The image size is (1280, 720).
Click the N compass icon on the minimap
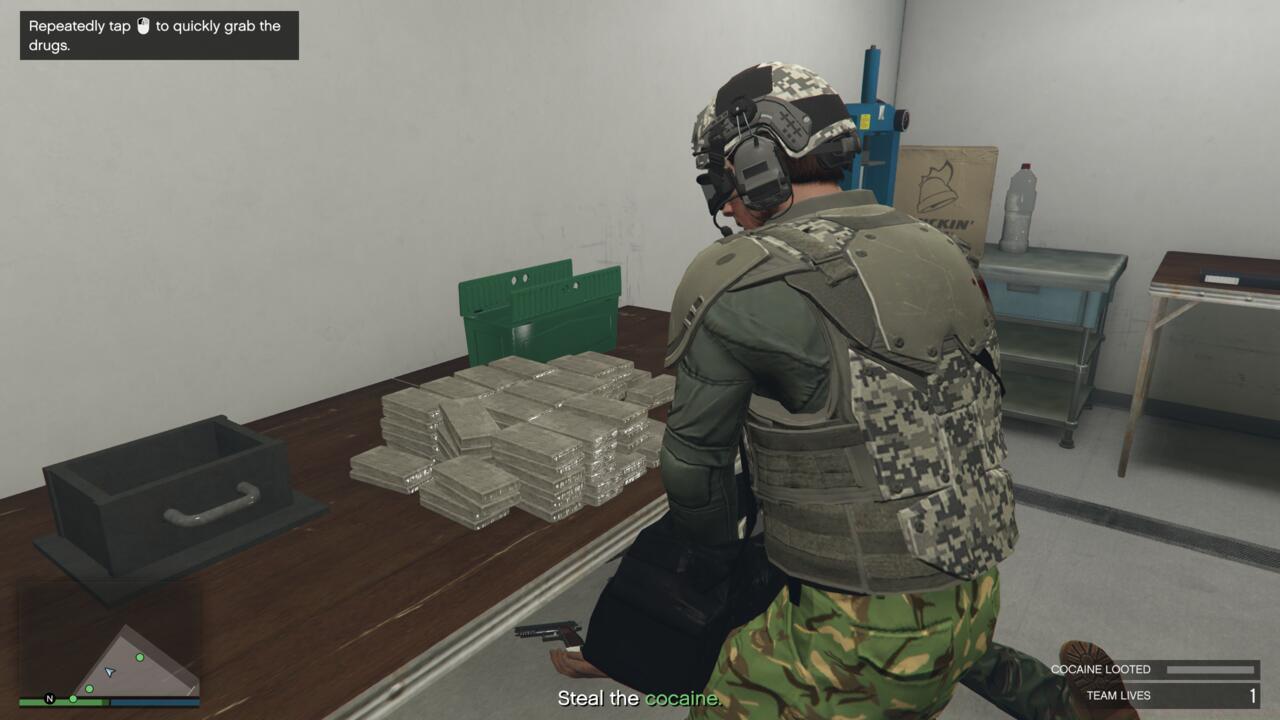click(49, 699)
